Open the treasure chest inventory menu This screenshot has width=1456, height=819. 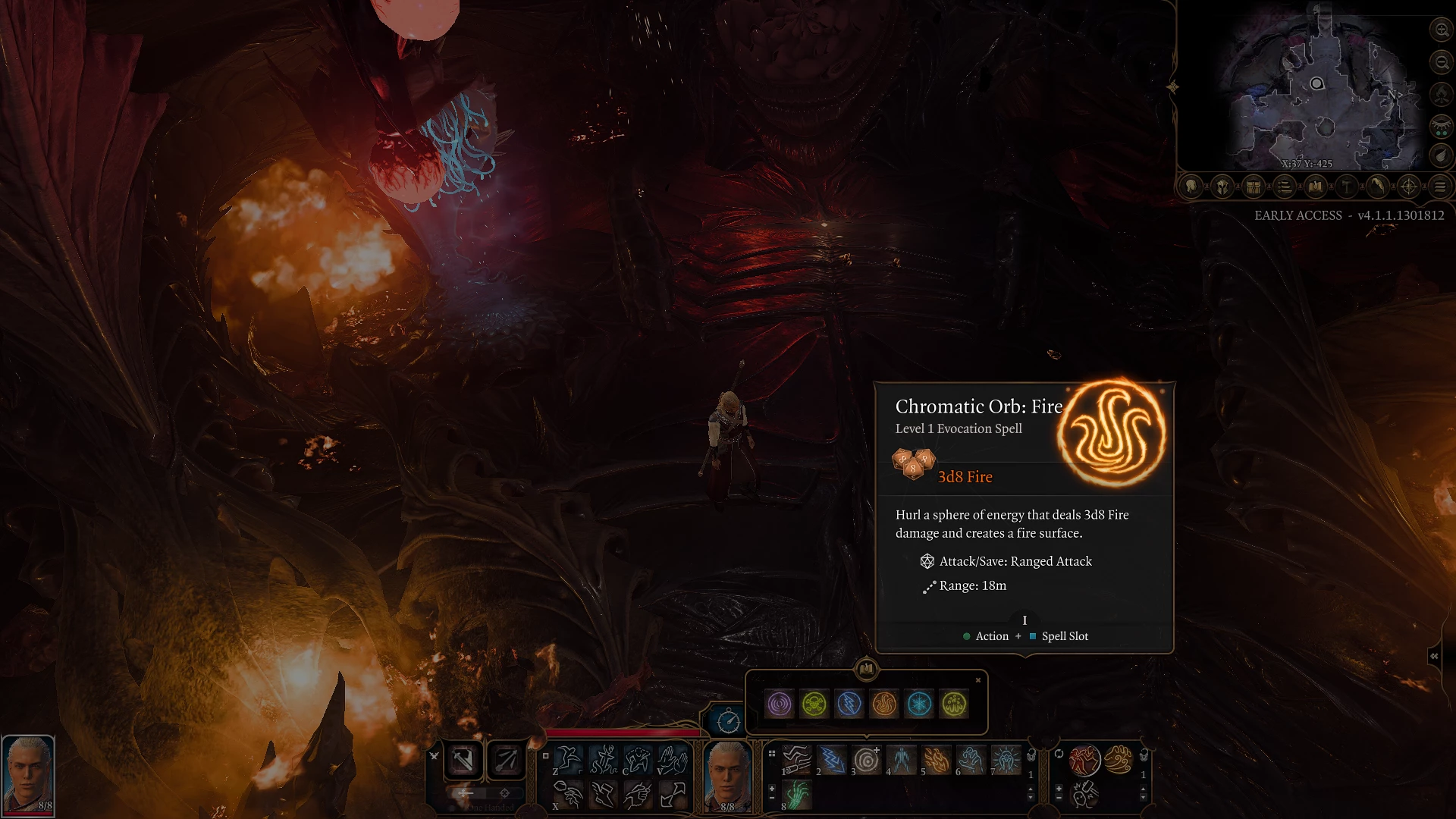pyautogui.click(x=1254, y=187)
